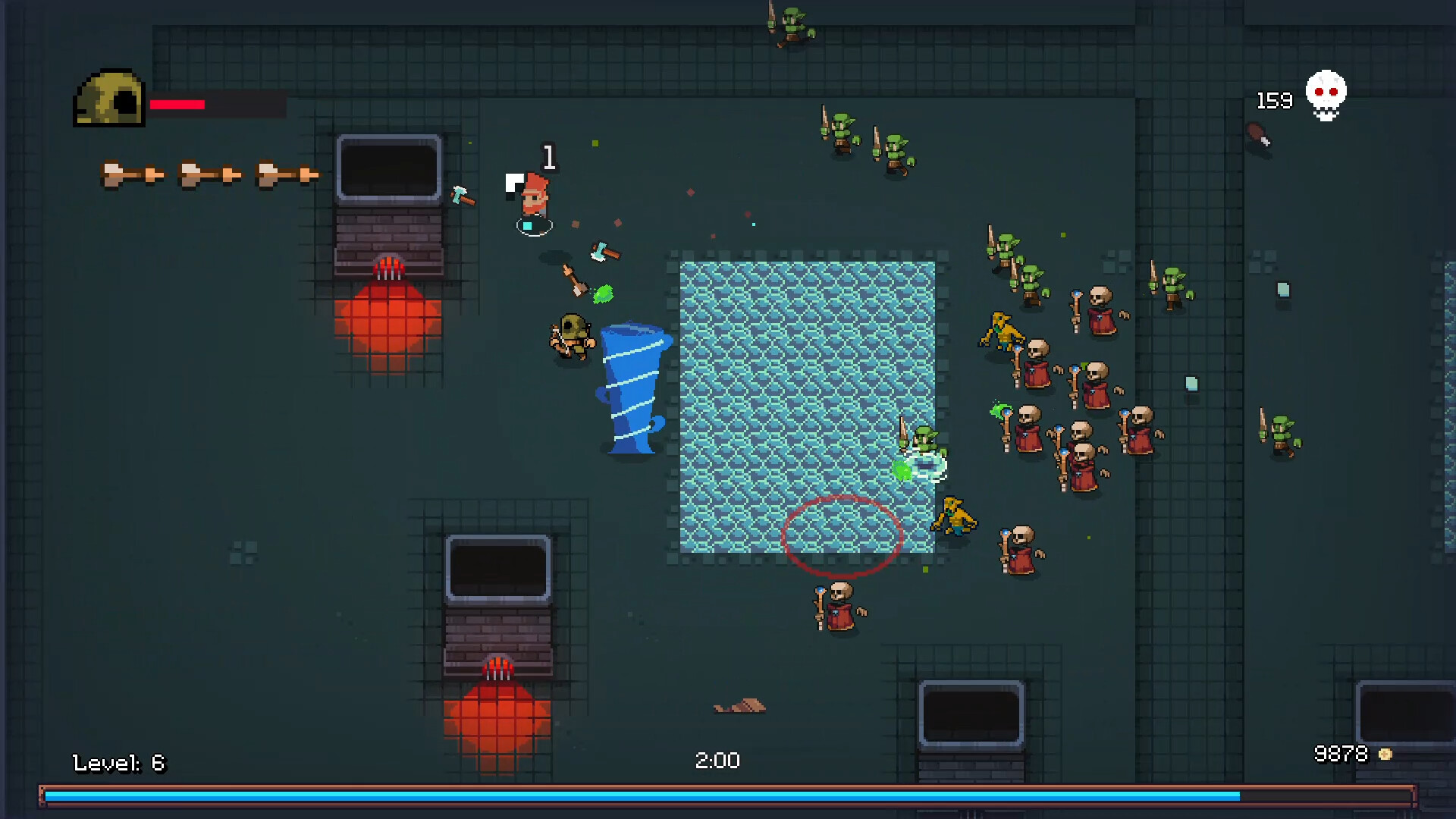The width and height of the screenshot is (1456, 819).
Task: Select the third throwing axe ammo icon
Action: (288, 173)
